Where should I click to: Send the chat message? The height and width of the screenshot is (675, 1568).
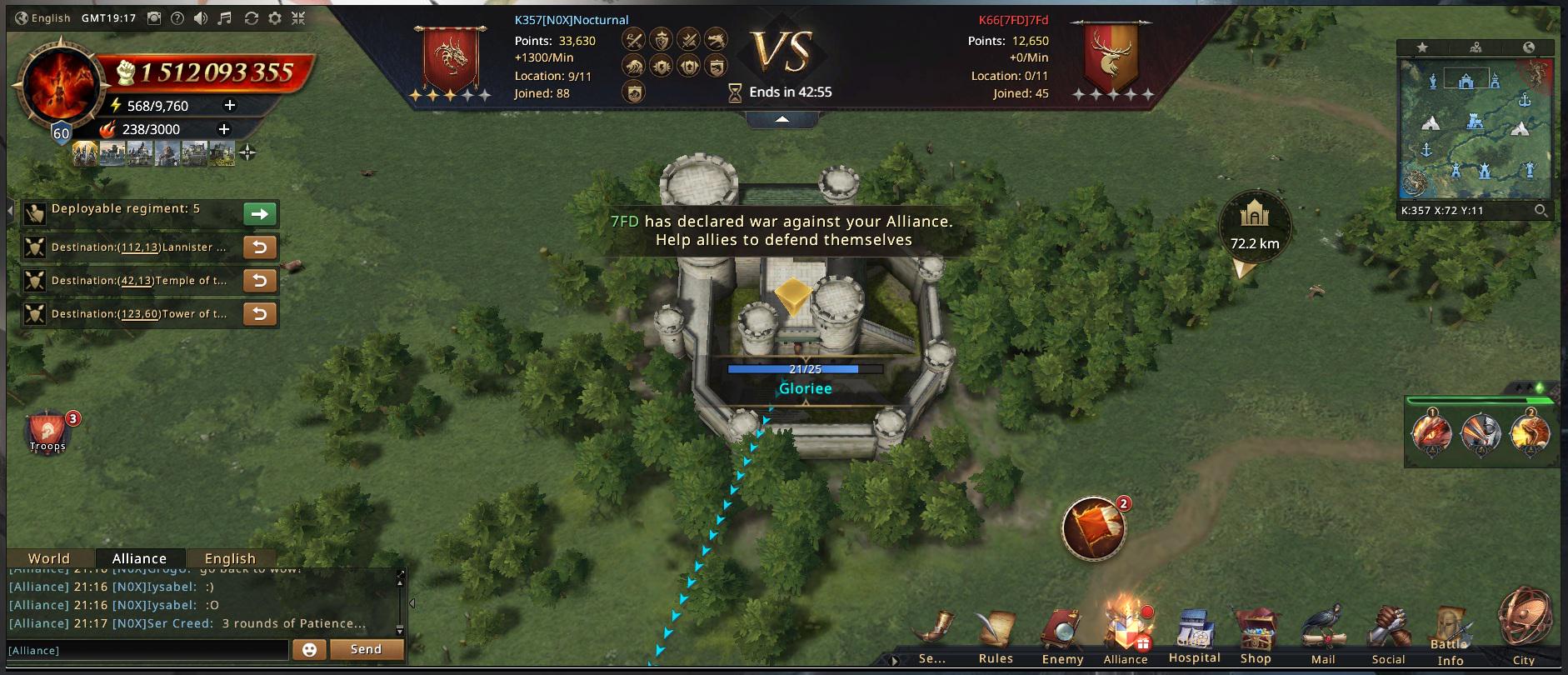click(366, 649)
